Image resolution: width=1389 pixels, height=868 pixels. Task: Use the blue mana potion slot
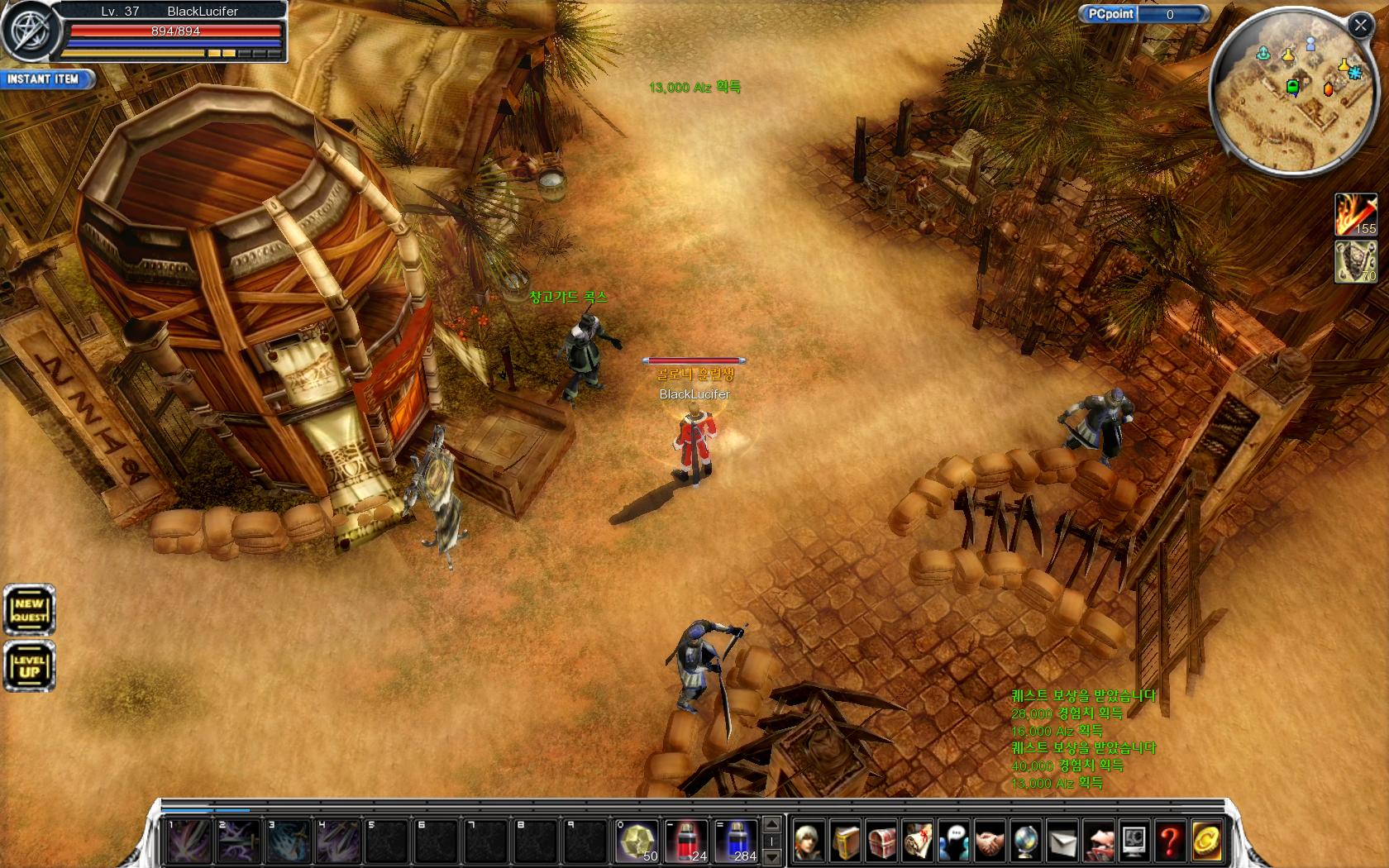[x=736, y=842]
